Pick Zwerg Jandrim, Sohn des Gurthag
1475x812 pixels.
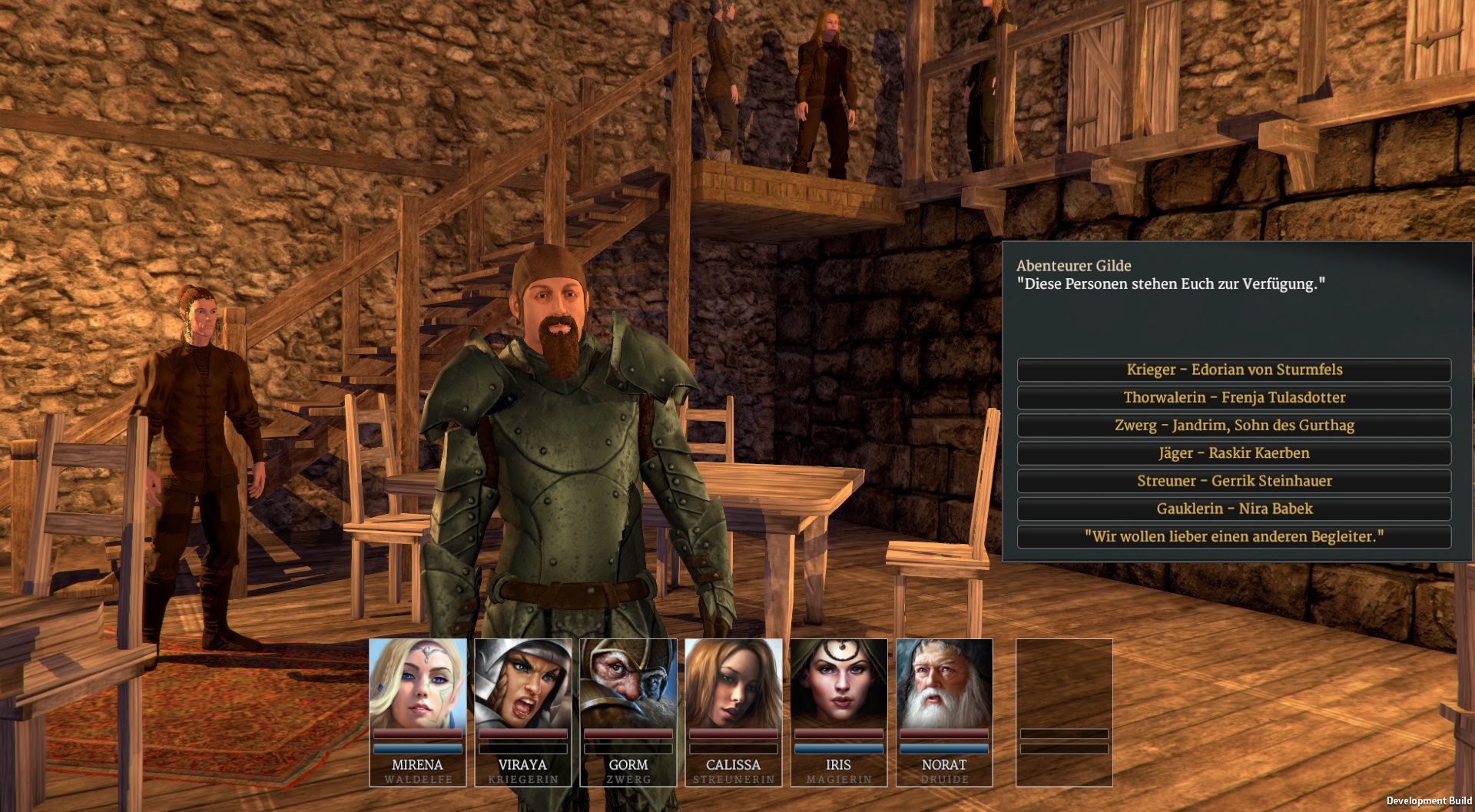click(x=1234, y=425)
